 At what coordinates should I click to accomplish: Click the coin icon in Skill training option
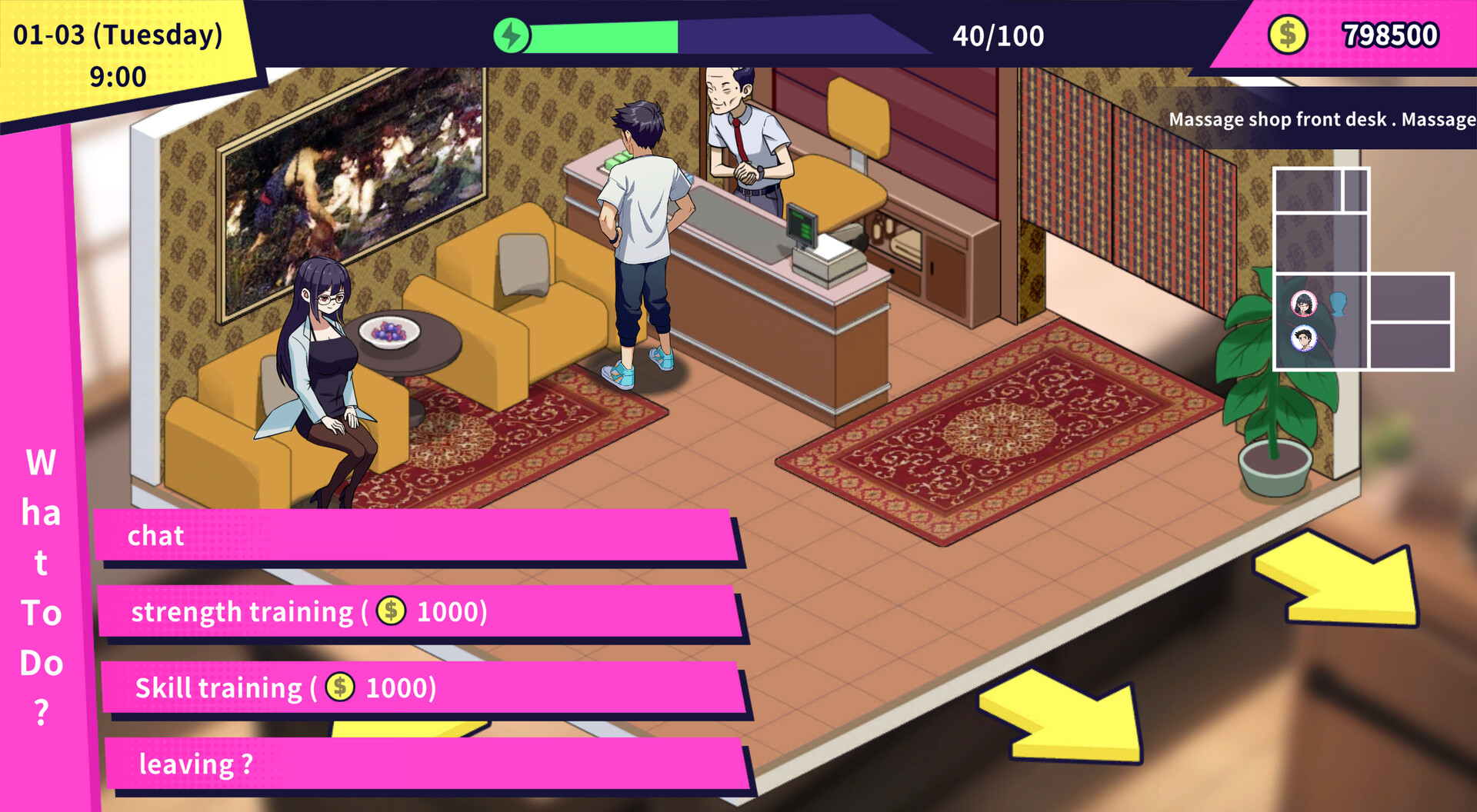coord(339,687)
